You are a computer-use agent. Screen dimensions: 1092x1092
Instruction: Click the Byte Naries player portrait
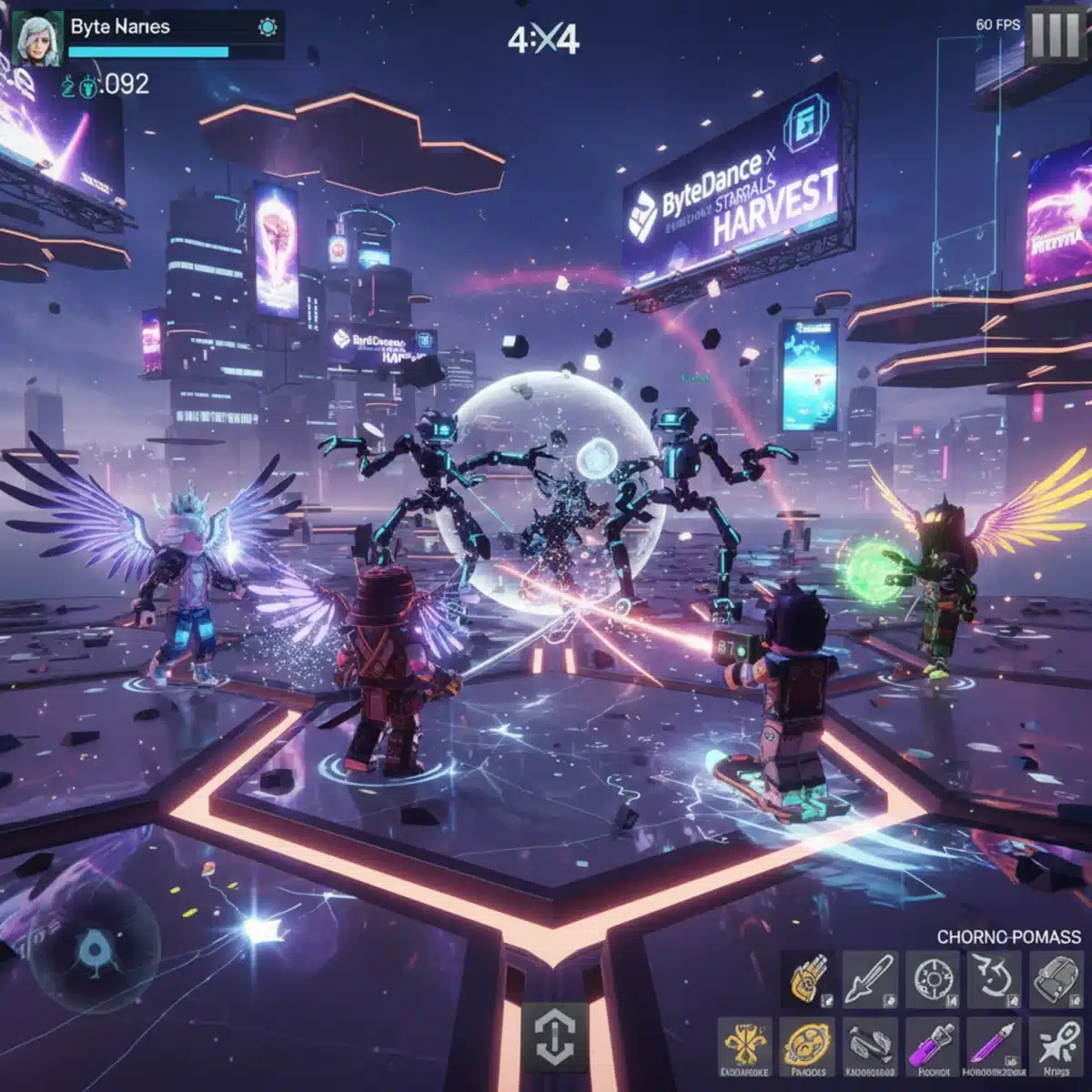tap(38, 38)
